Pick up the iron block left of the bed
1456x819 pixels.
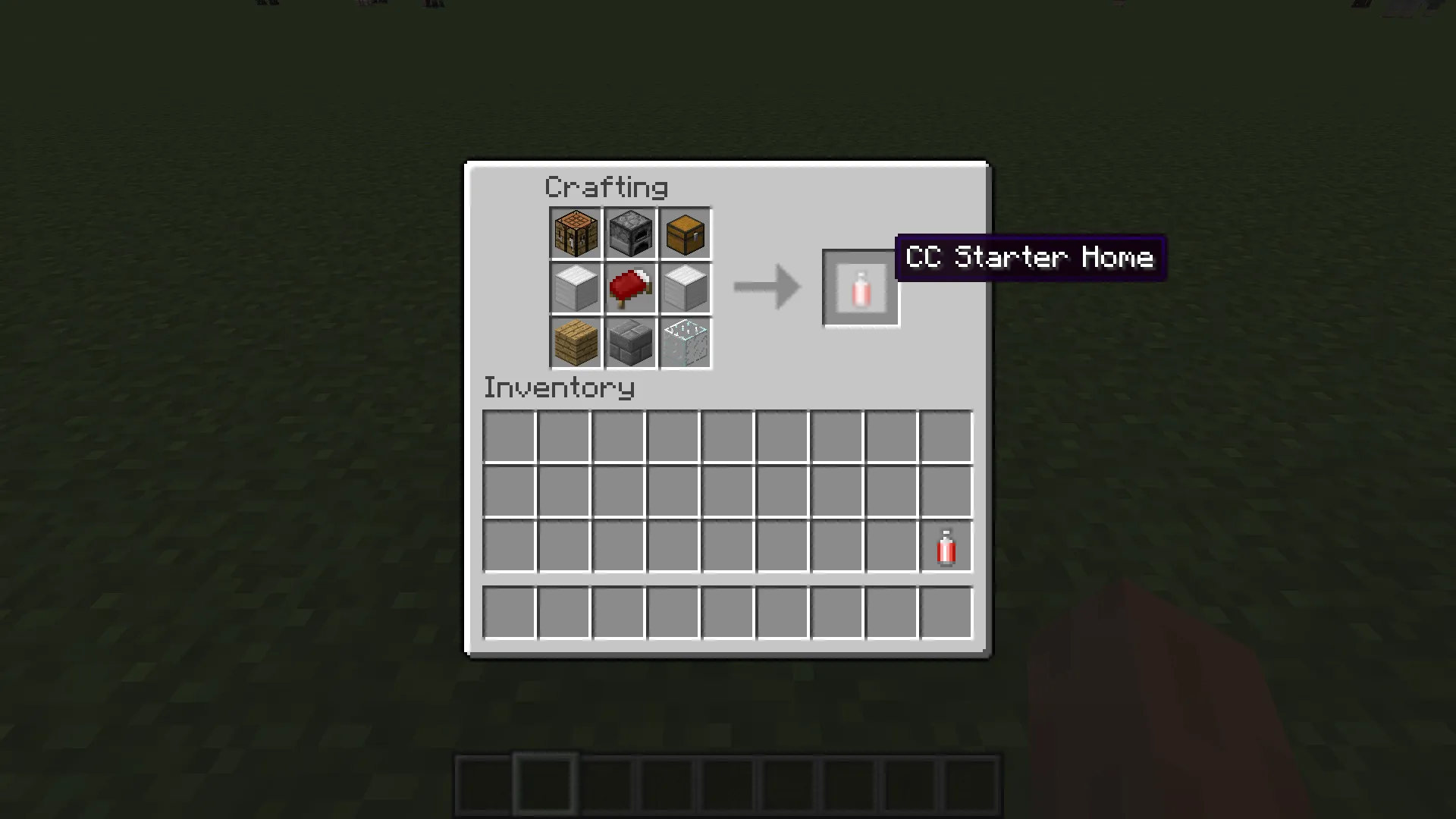click(x=576, y=287)
